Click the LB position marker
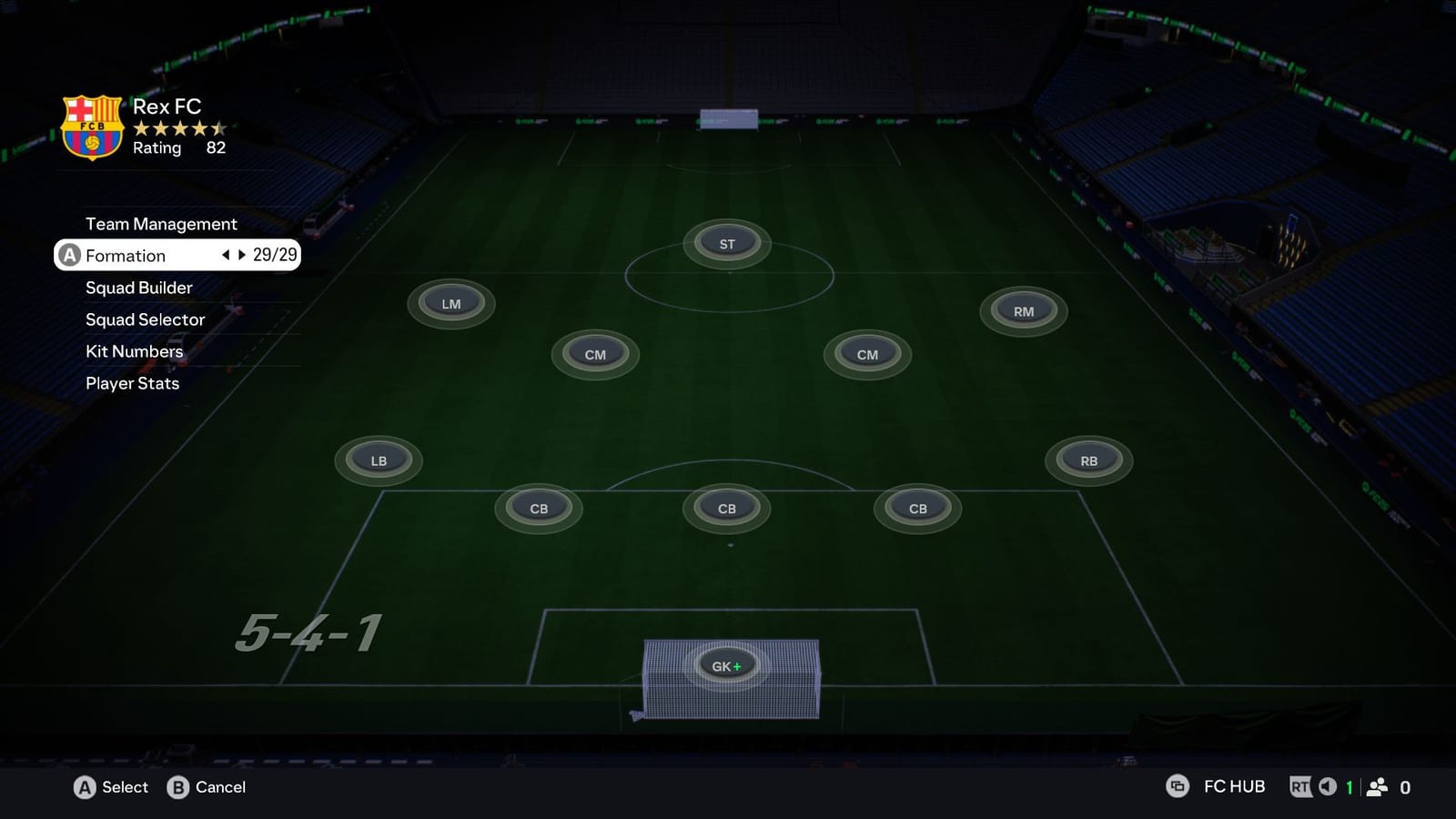 pos(378,460)
